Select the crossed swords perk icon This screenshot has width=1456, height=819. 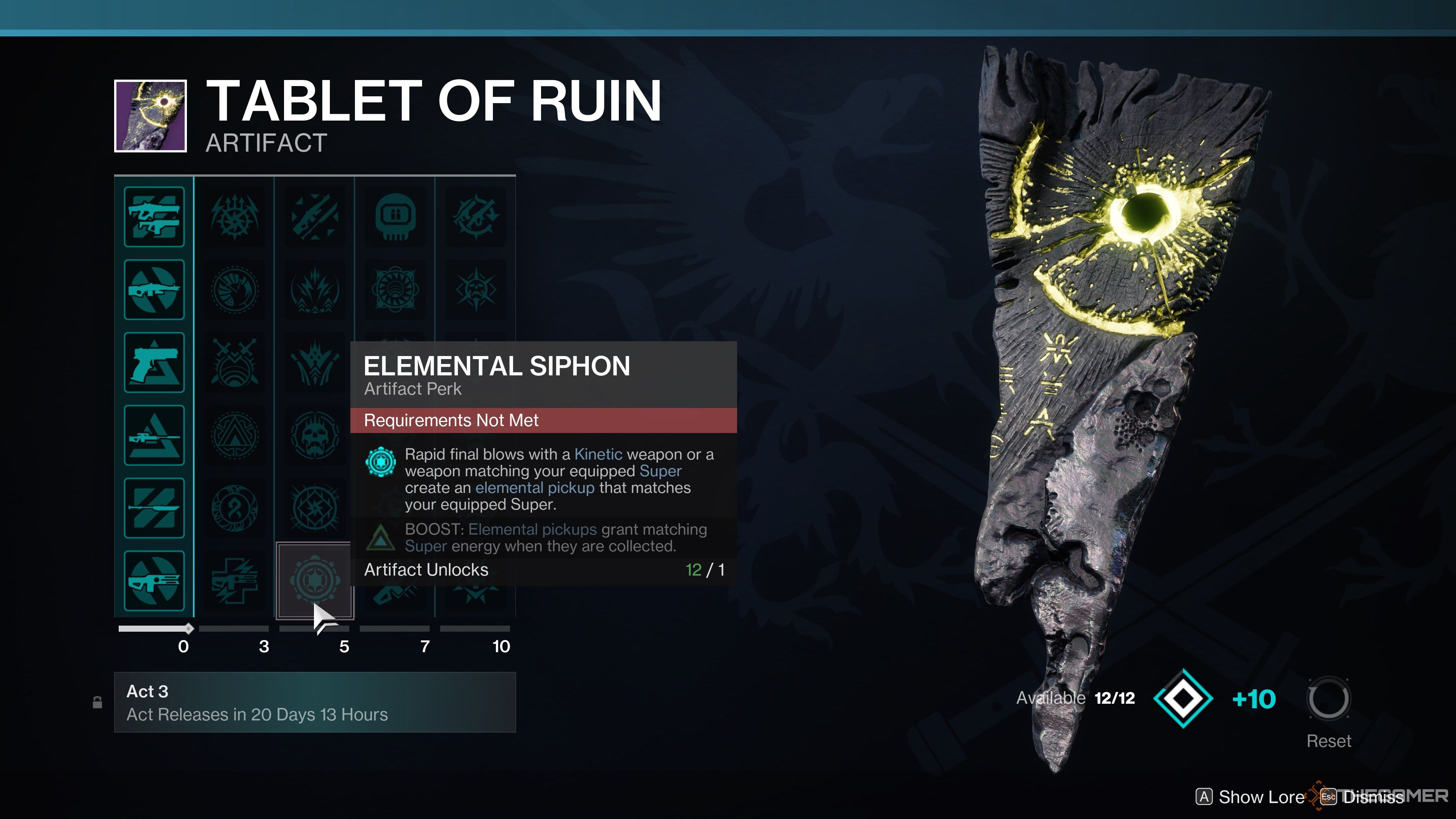click(x=234, y=362)
